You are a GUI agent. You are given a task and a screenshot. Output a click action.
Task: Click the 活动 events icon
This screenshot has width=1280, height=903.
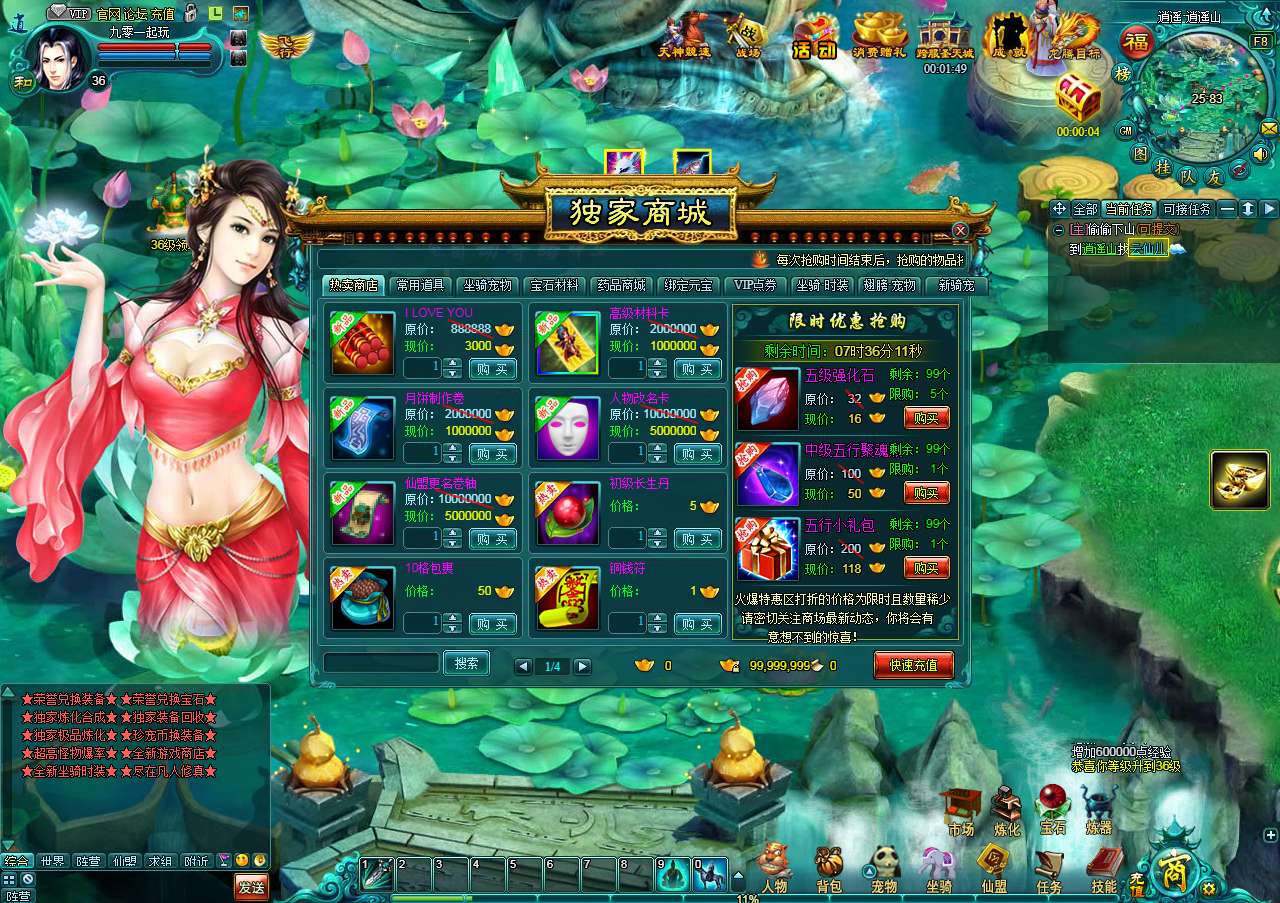(814, 38)
